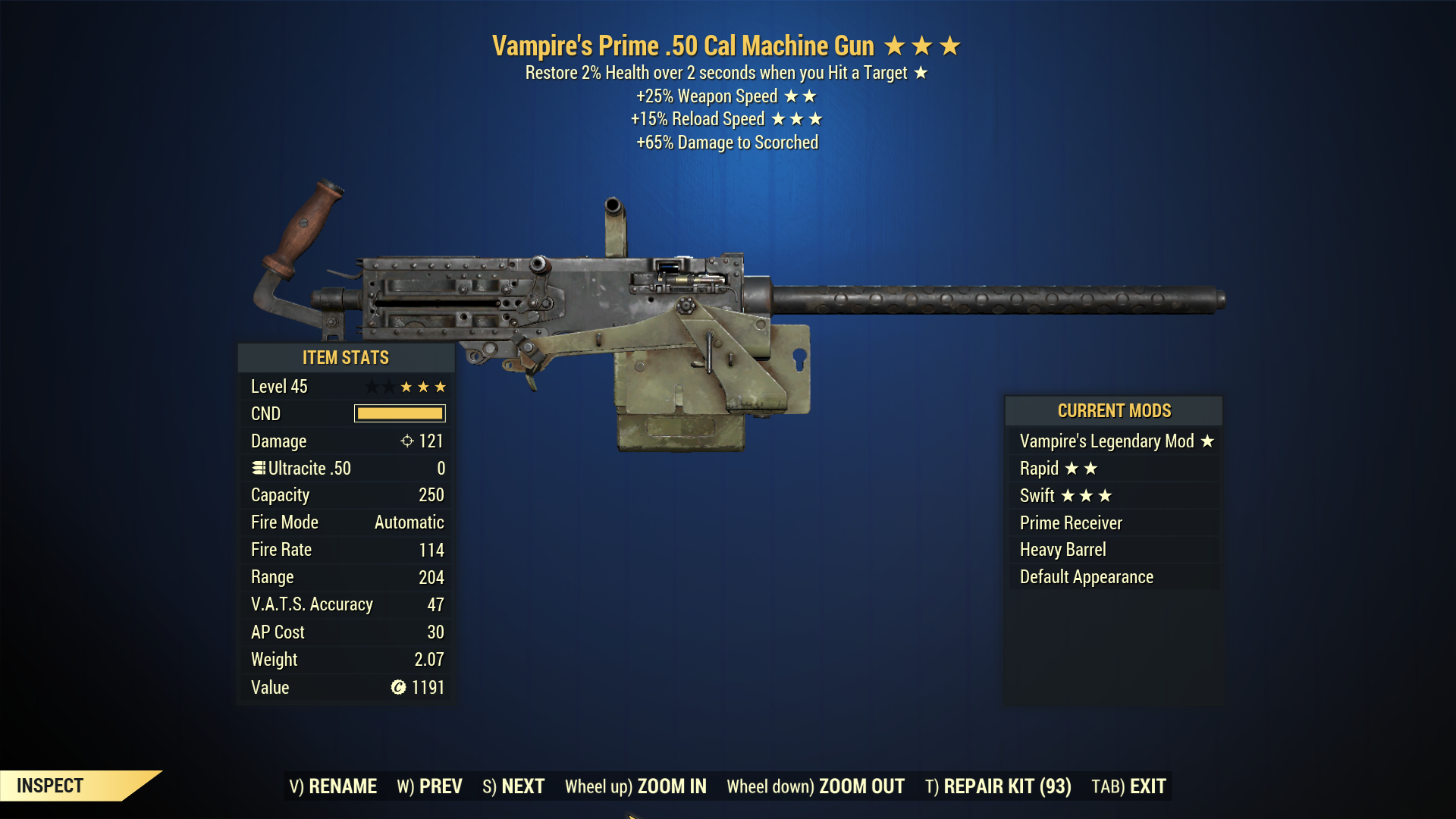Select NEXT to view next item
This screenshot has height=819, width=1456.
pos(522,786)
